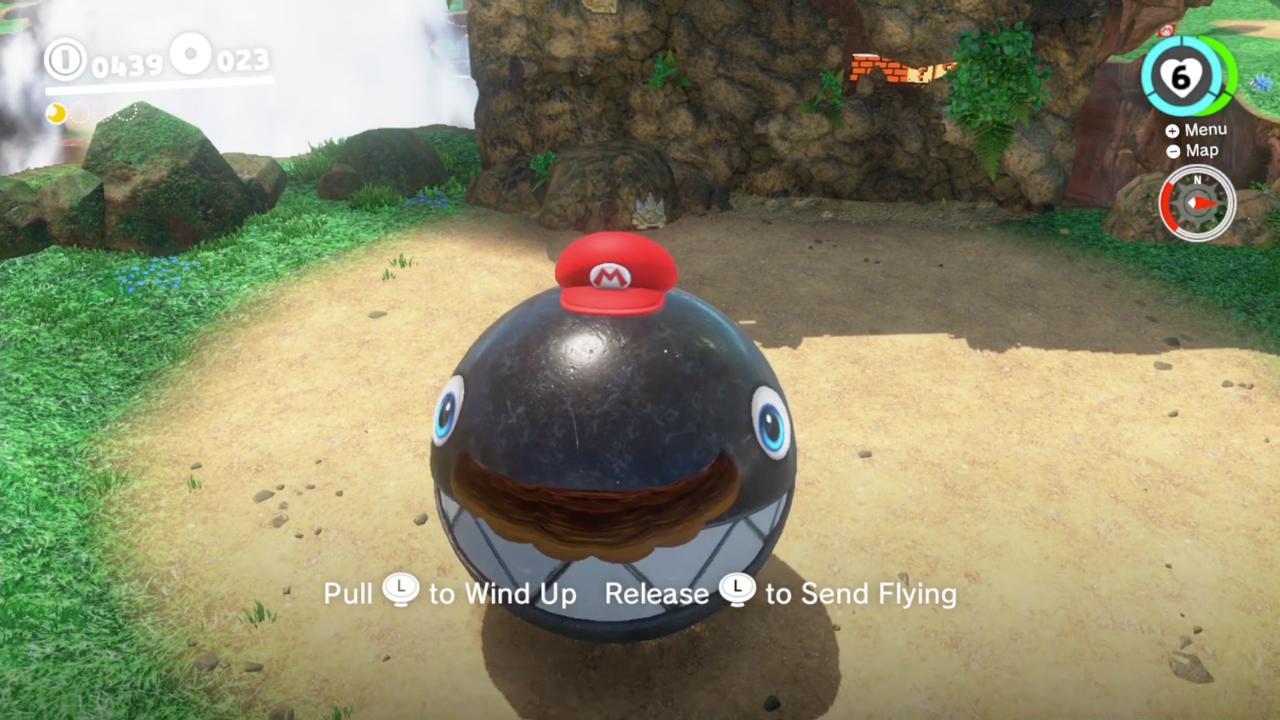The width and height of the screenshot is (1280, 720).
Task: Click the heart health meter showing 6
Action: click(1183, 75)
